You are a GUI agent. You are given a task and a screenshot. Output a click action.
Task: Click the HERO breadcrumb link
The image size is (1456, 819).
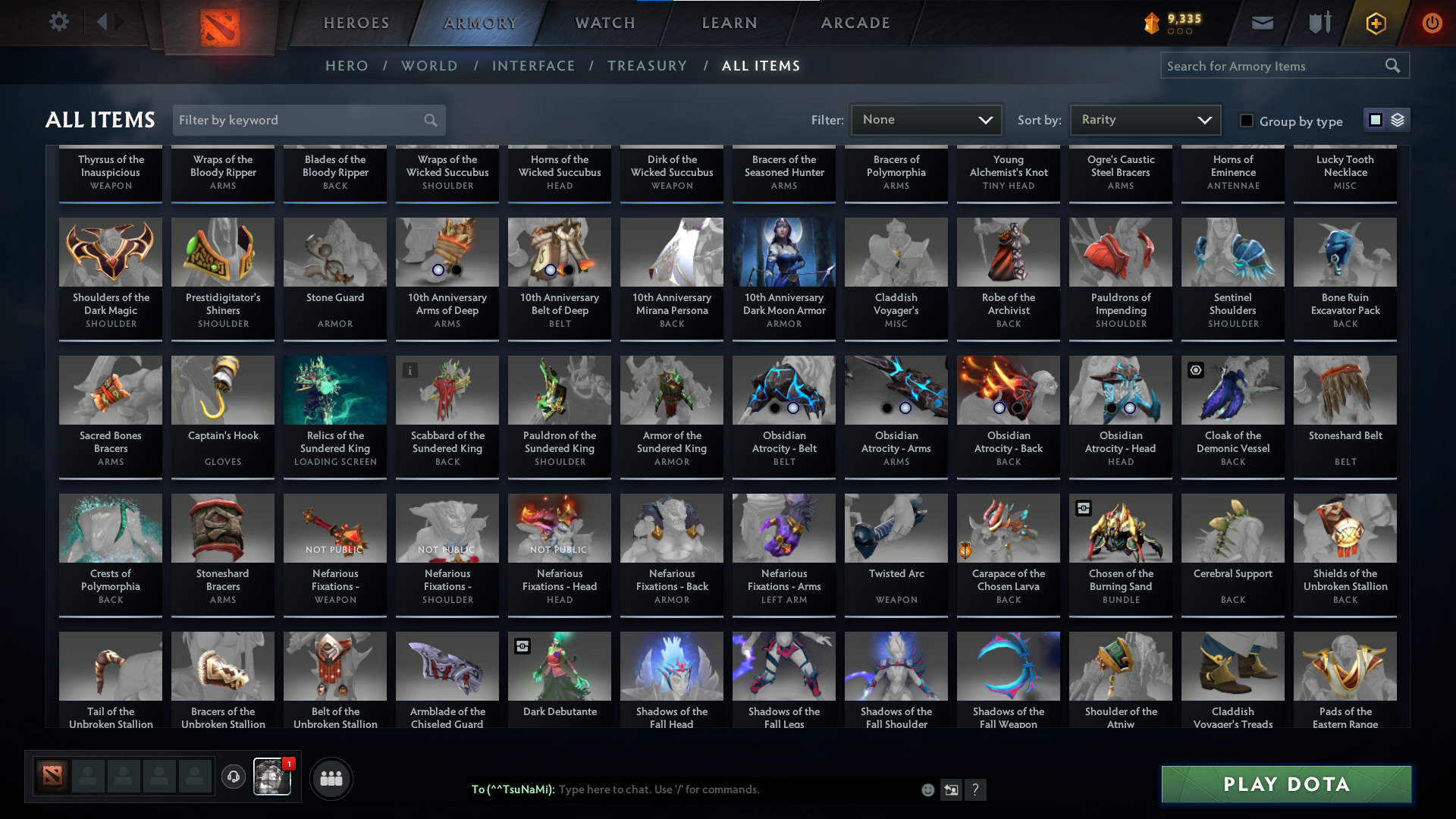click(x=347, y=66)
